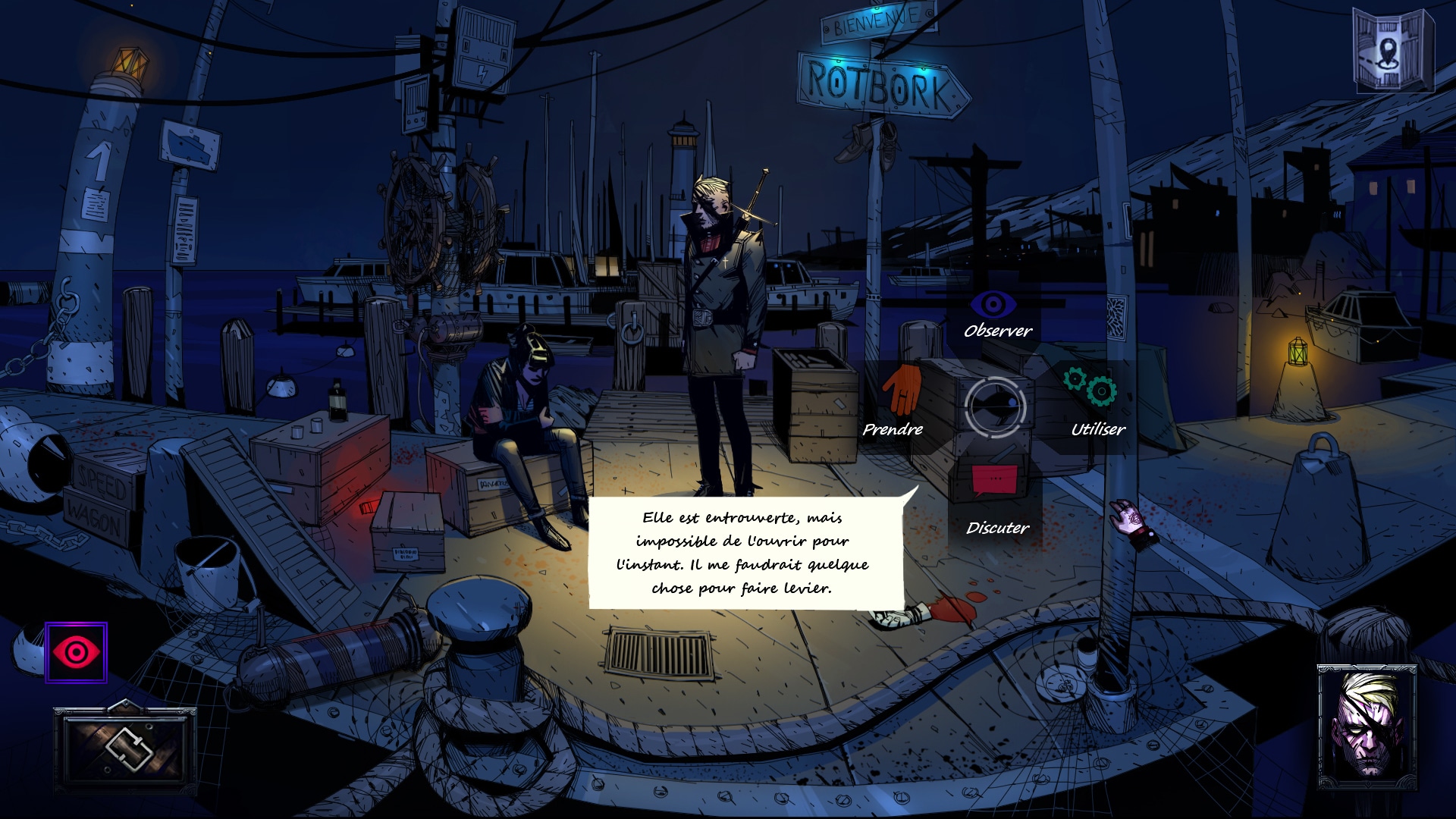Click the eyepatch character portrait
This screenshot has height=819, width=1456.
click(x=1367, y=728)
